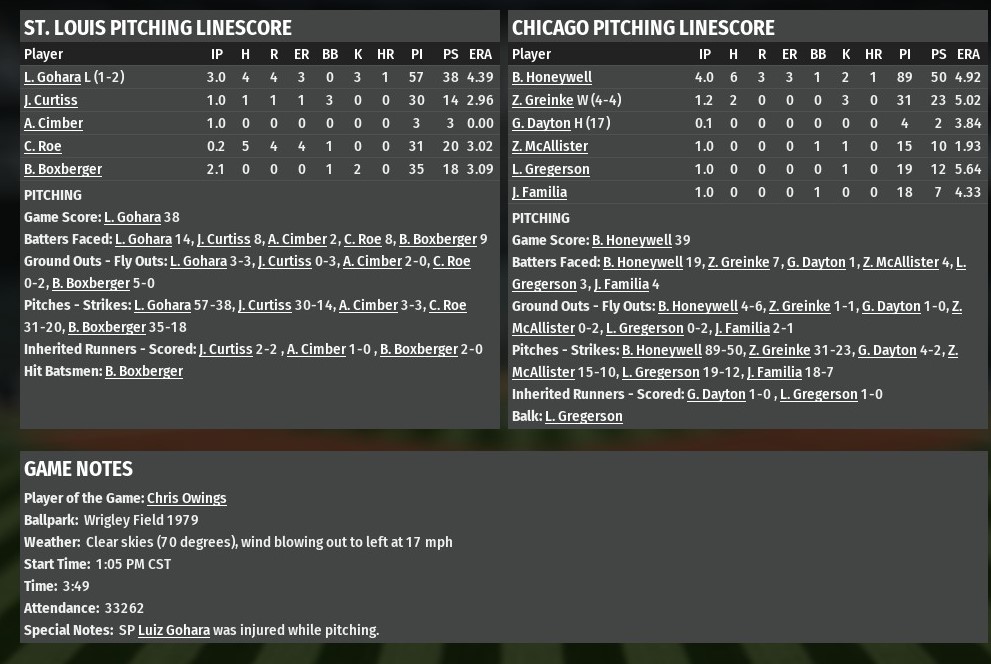Click L. Gregerson link beside Balk

[x=583, y=416]
